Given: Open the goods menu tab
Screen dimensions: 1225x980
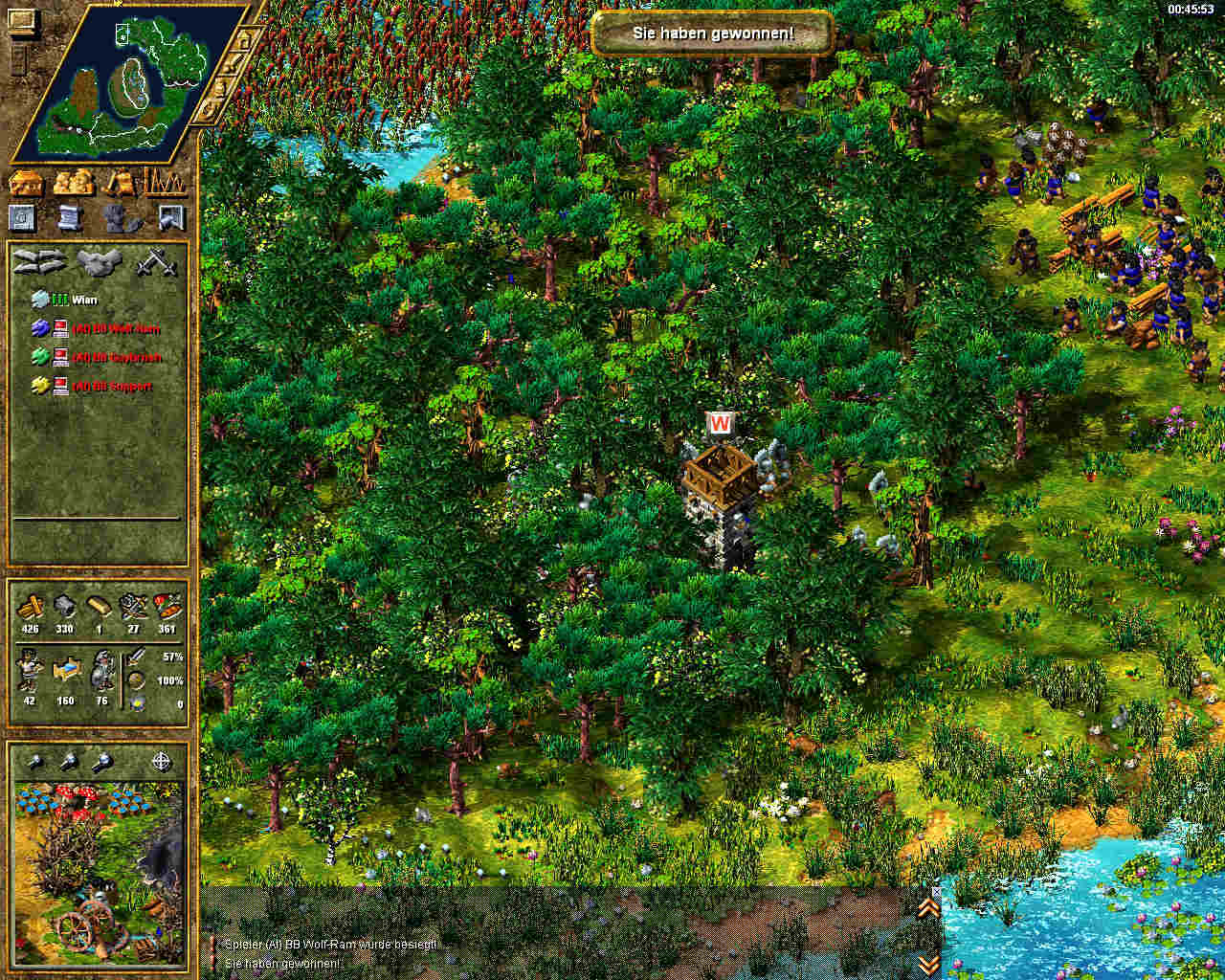Looking at the screenshot, I should point(121,181).
